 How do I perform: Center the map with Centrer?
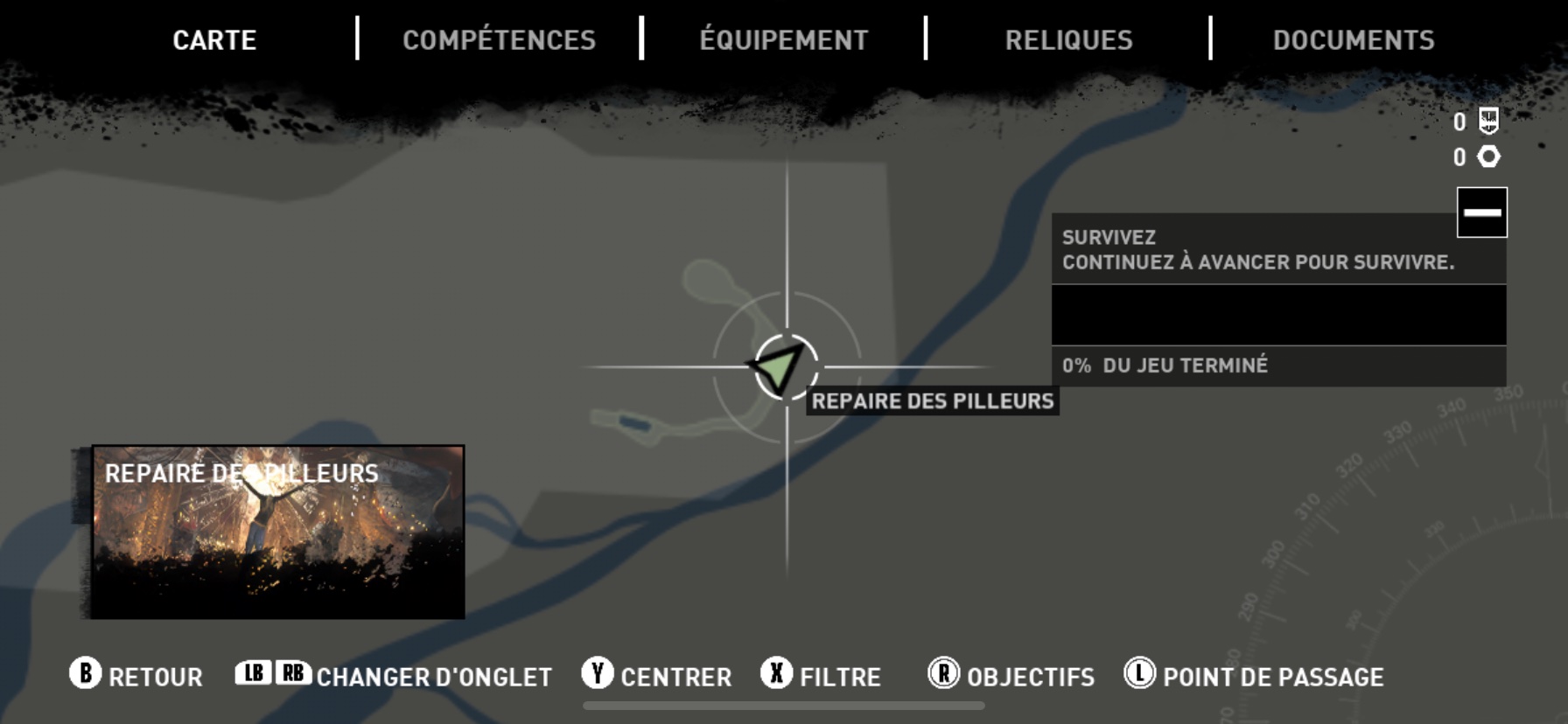tap(657, 676)
